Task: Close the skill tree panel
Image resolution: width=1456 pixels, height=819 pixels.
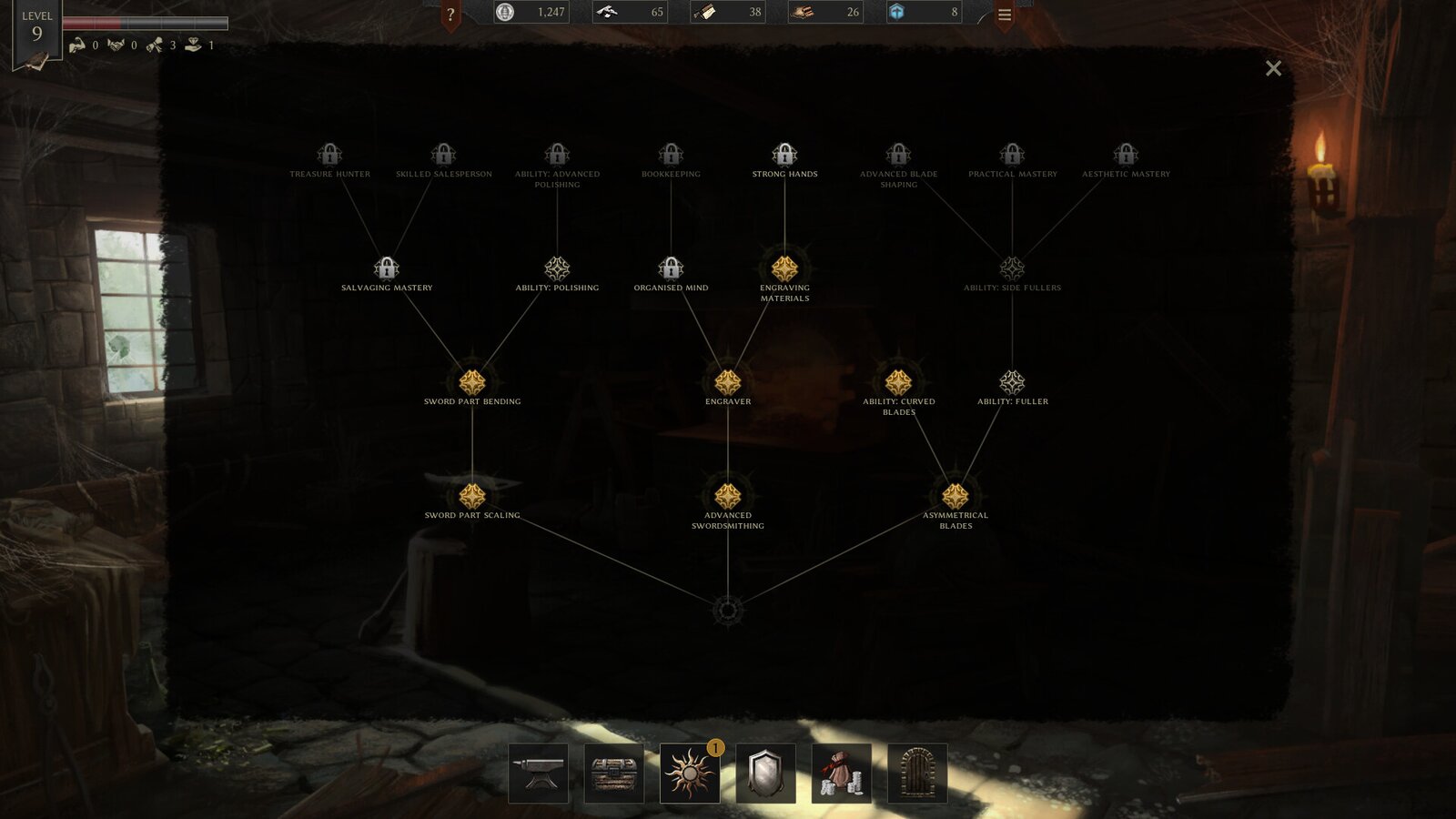Action: pyautogui.click(x=1273, y=68)
